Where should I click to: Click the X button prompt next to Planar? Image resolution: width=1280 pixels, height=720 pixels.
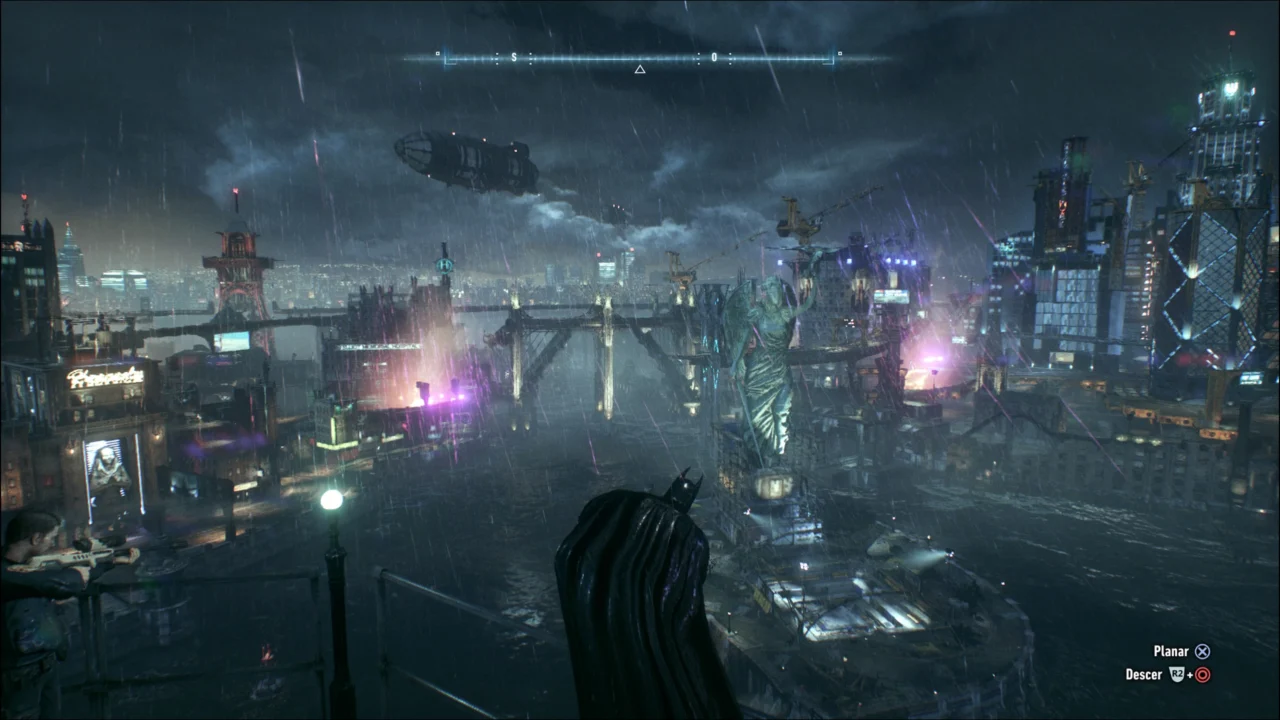pyautogui.click(x=1203, y=651)
